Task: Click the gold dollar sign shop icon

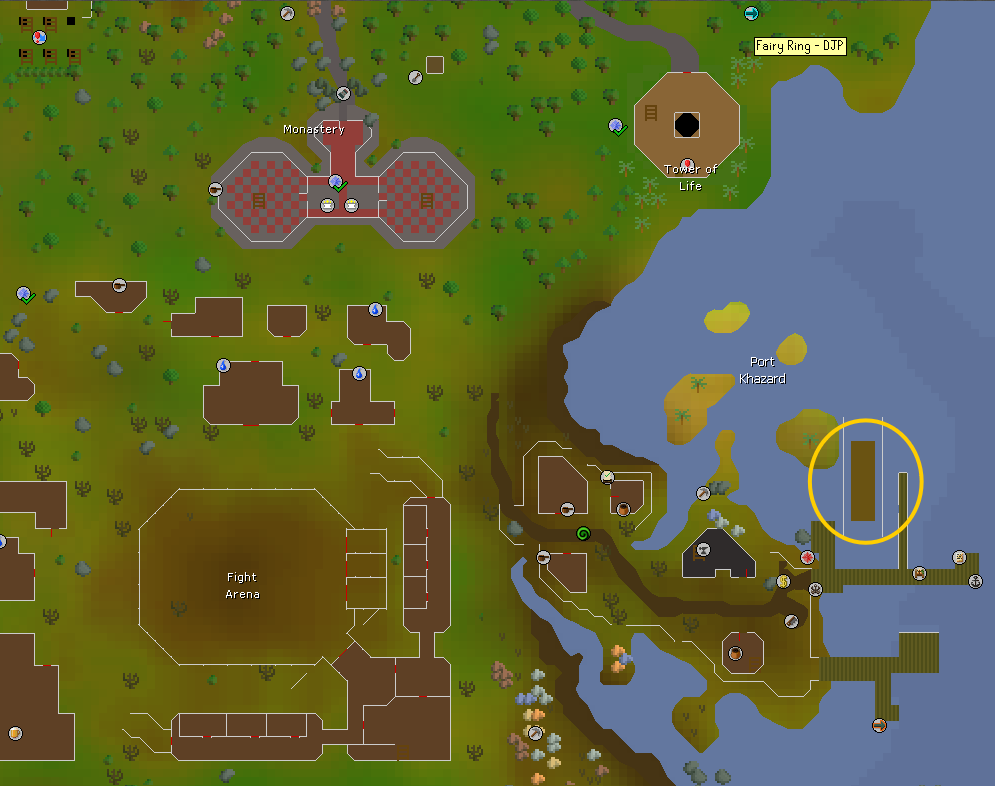Action: [783, 581]
